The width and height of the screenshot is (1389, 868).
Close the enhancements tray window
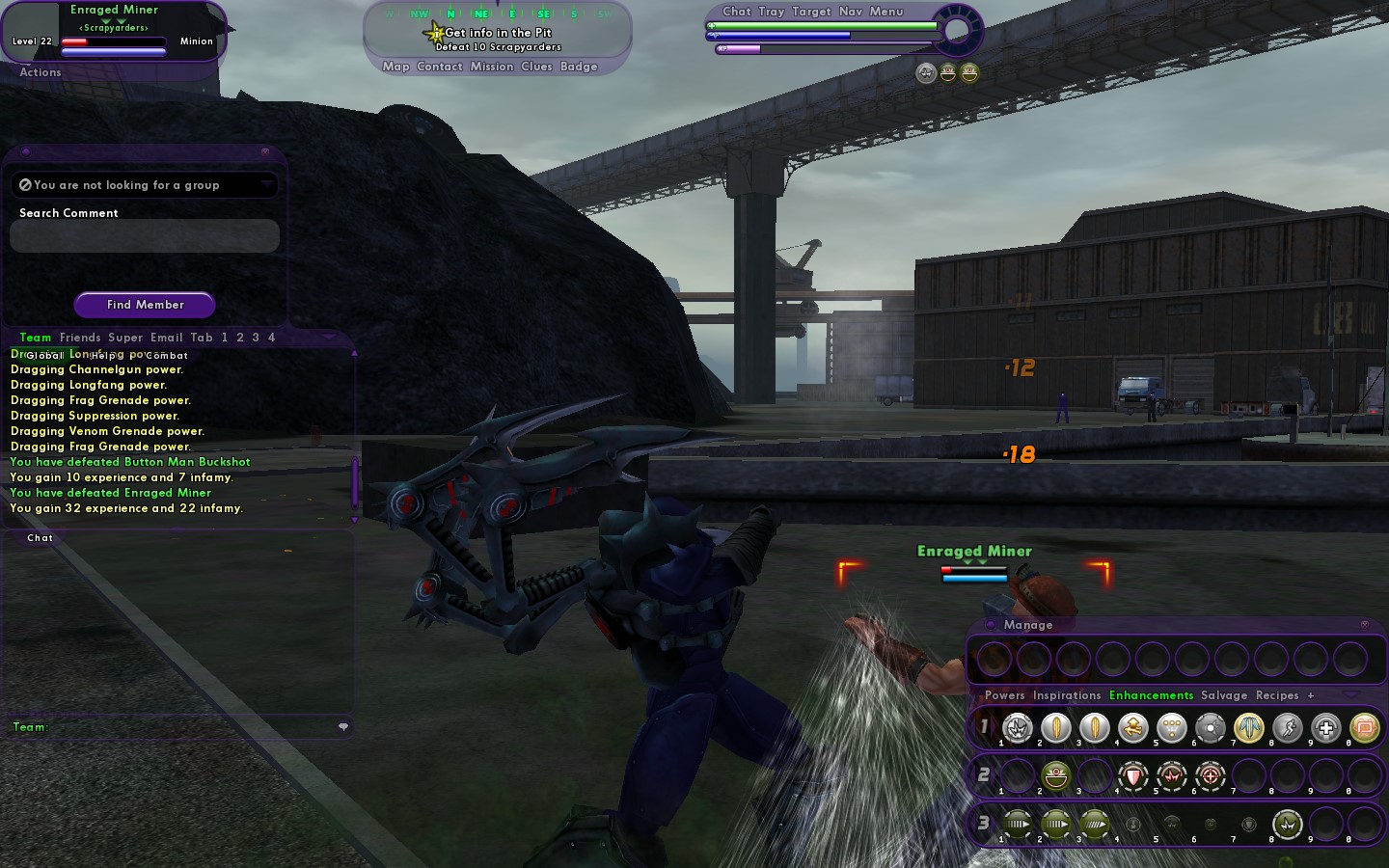(x=1364, y=625)
